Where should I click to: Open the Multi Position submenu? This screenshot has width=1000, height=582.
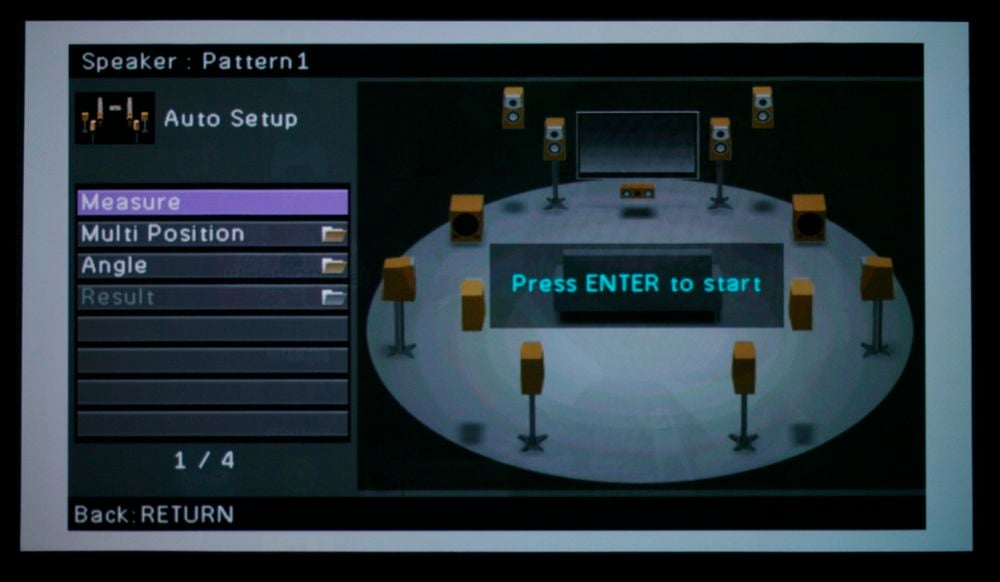pyautogui.click(x=212, y=234)
